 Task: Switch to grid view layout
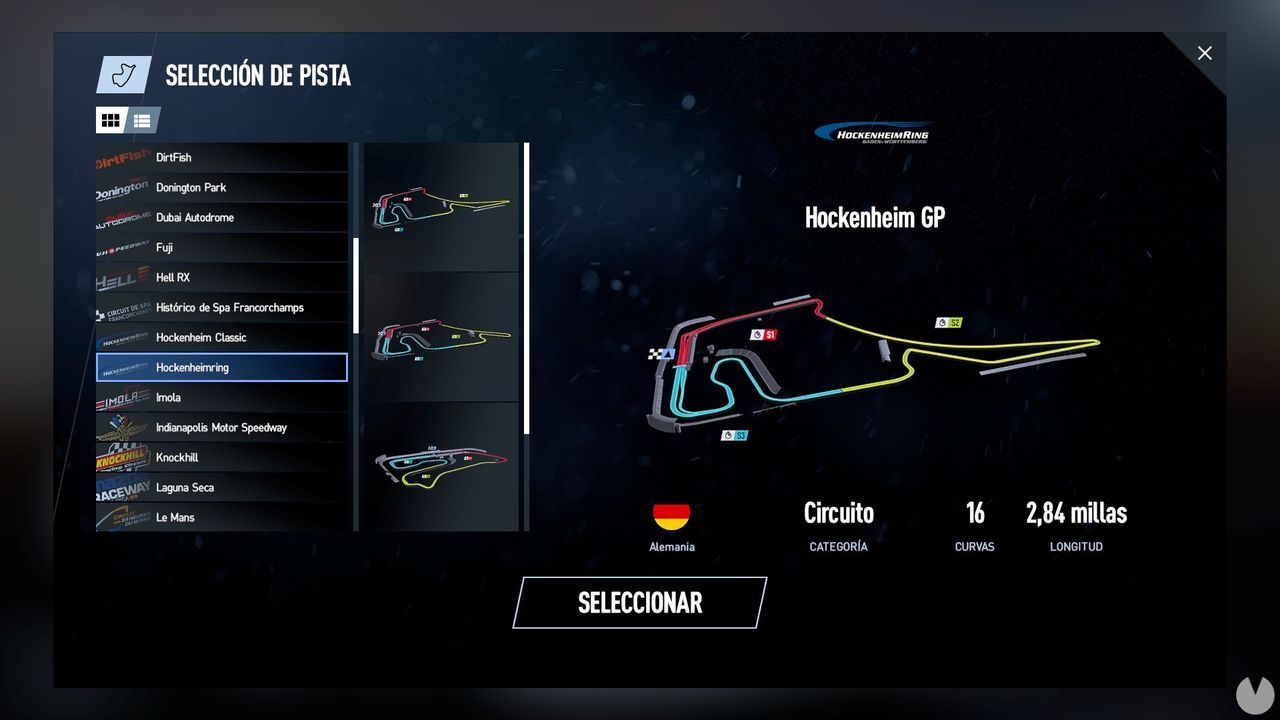[111, 120]
